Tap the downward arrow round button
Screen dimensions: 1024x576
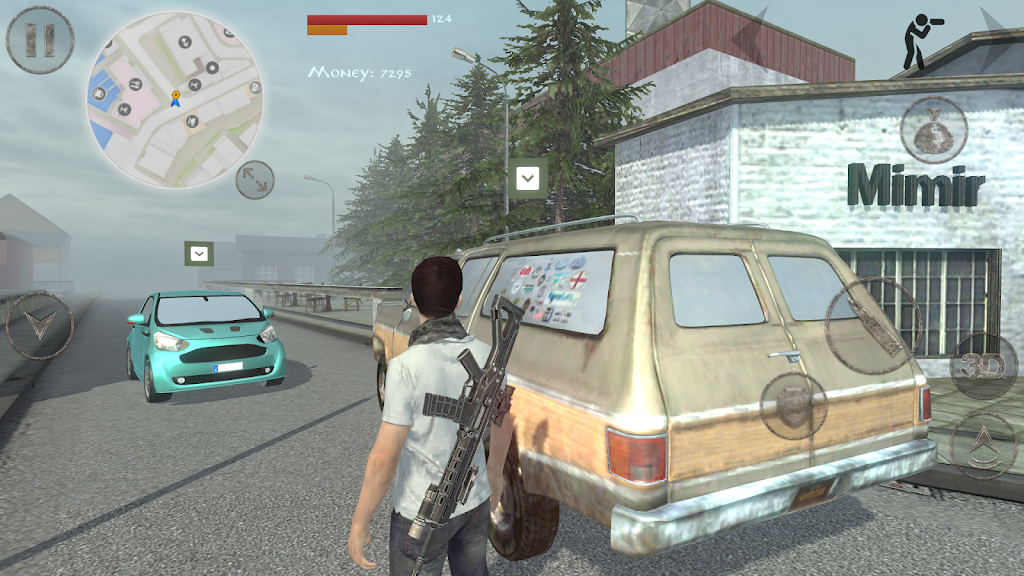(x=39, y=325)
